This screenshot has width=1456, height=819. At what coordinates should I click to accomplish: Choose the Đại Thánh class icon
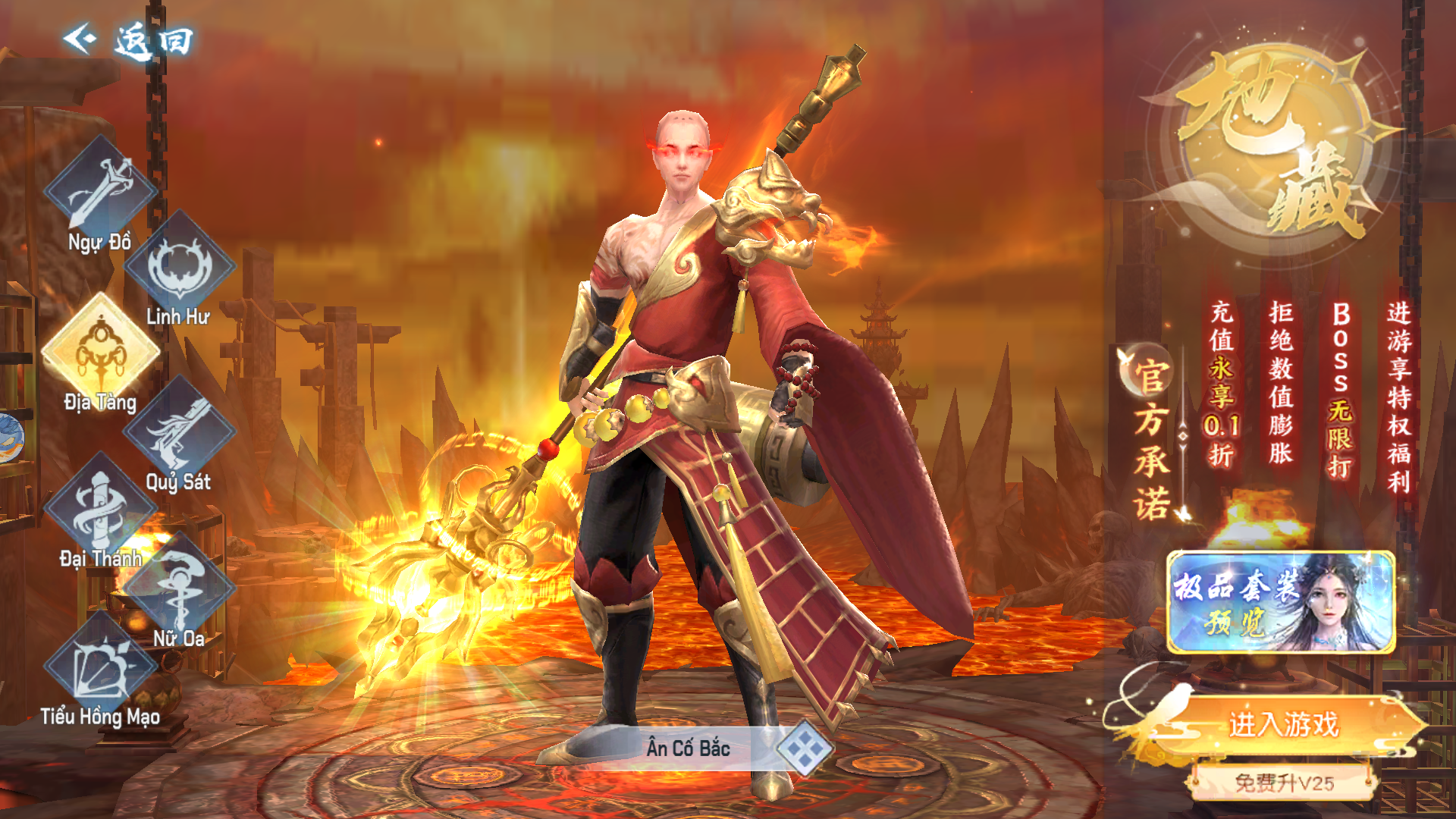pyautogui.click(x=100, y=508)
